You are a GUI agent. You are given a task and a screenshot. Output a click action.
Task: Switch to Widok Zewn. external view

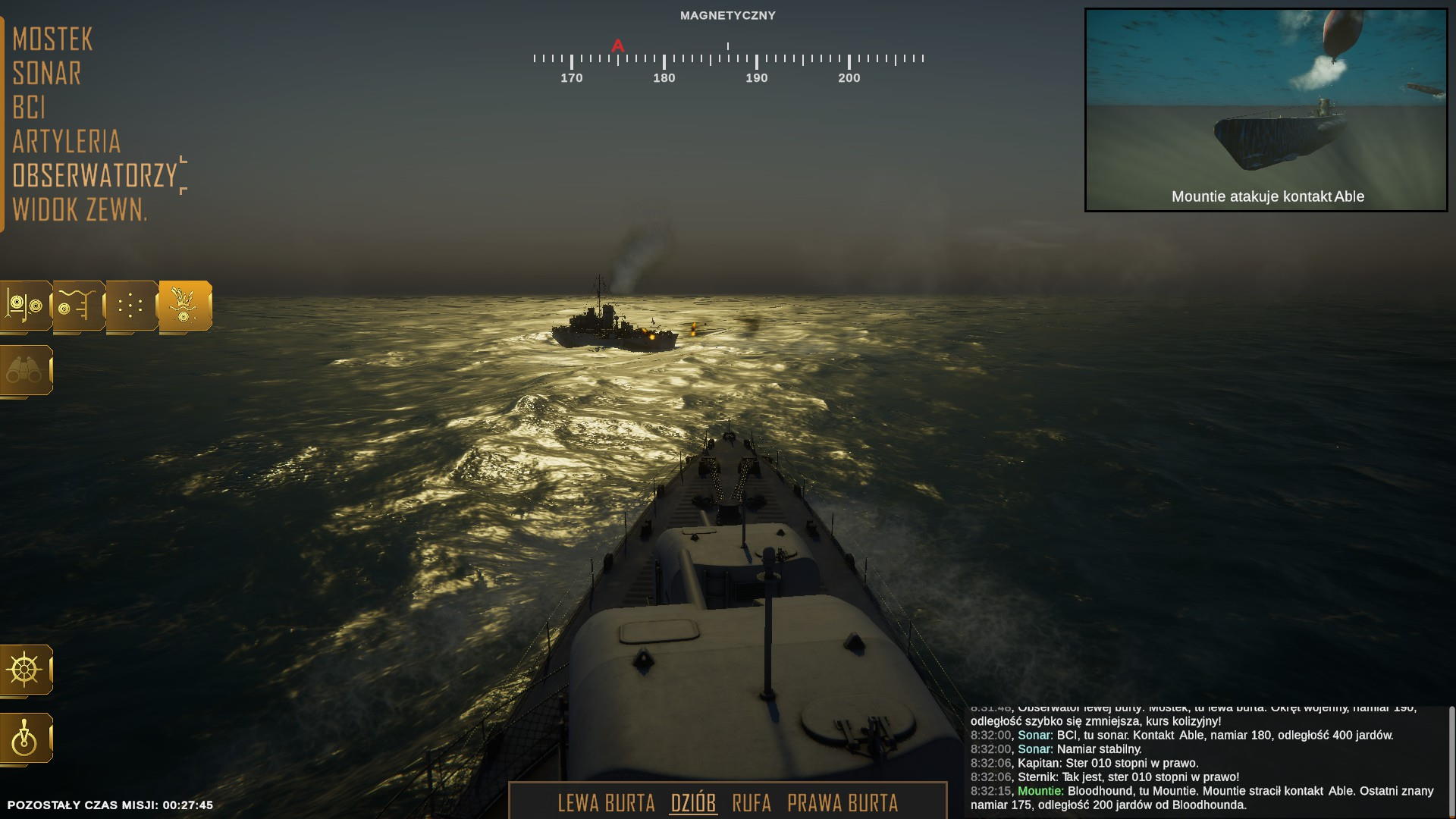(x=80, y=210)
